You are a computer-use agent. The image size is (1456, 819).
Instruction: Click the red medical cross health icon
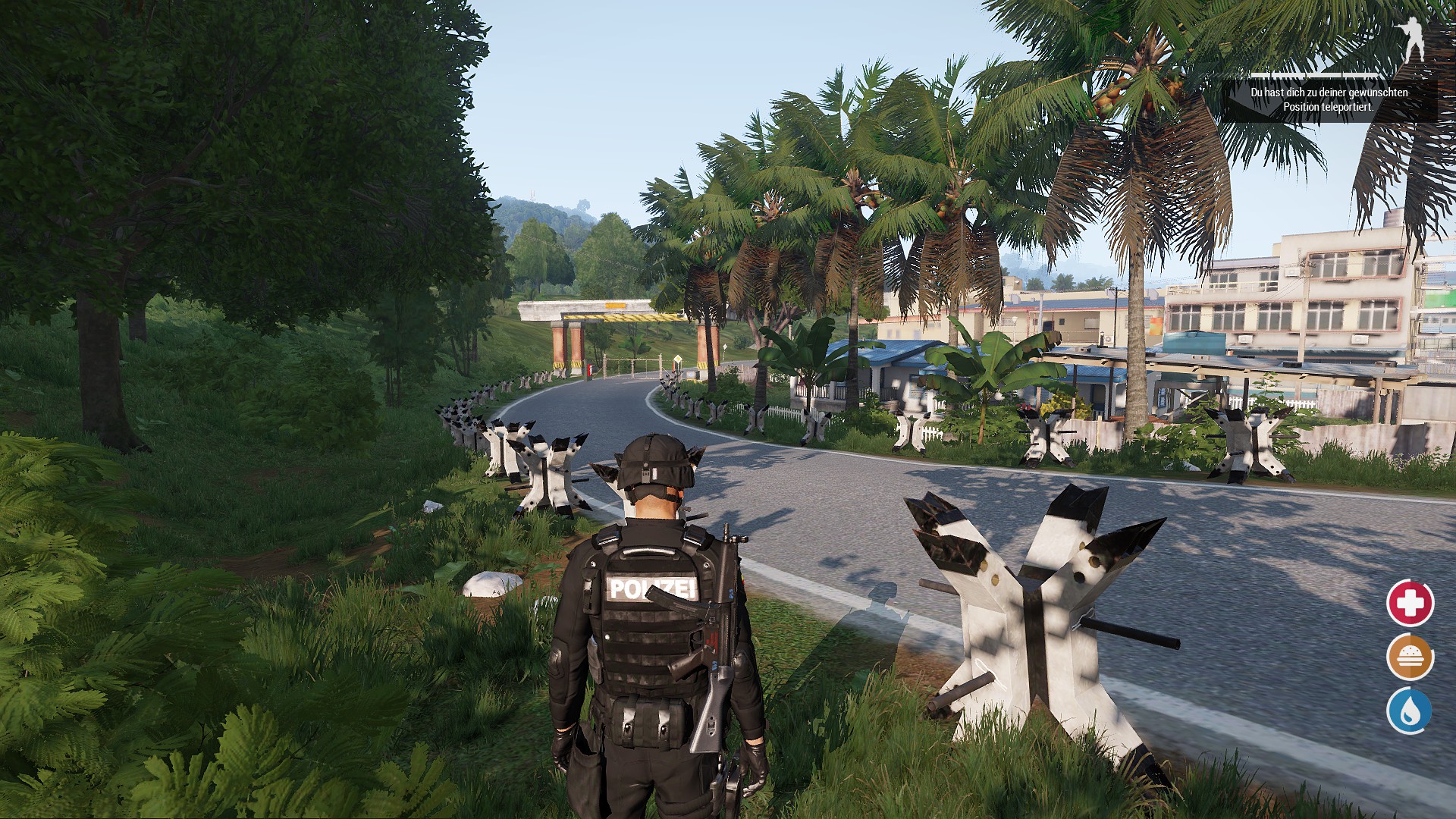pyautogui.click(x=1410, y=603)
